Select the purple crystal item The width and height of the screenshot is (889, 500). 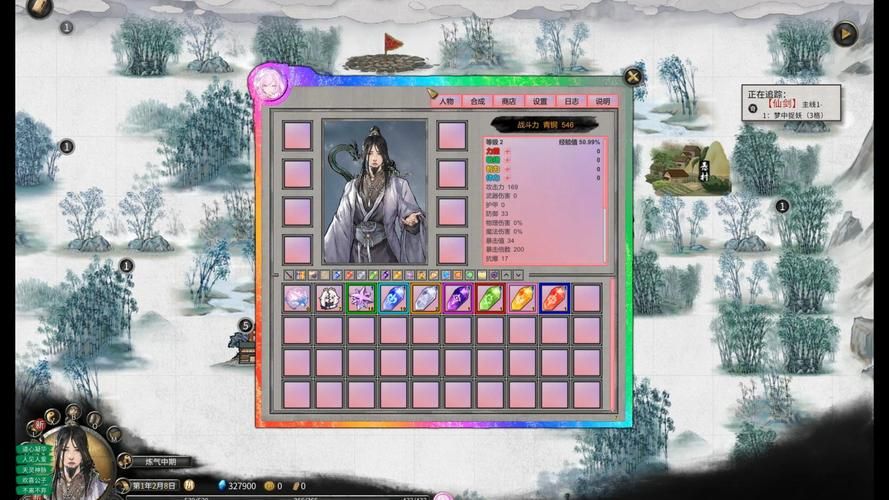458,298
